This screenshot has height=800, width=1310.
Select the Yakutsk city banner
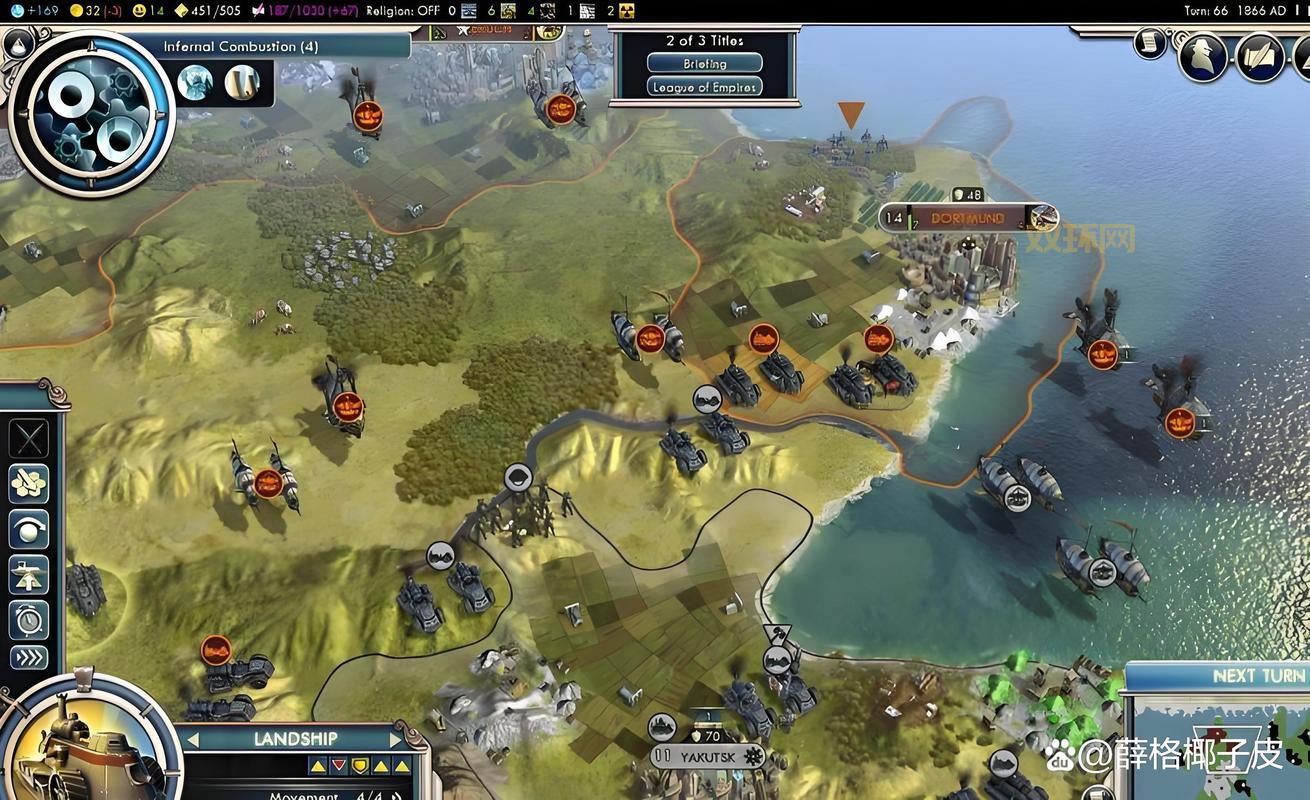pyautogui.click(x=708, y=756)
